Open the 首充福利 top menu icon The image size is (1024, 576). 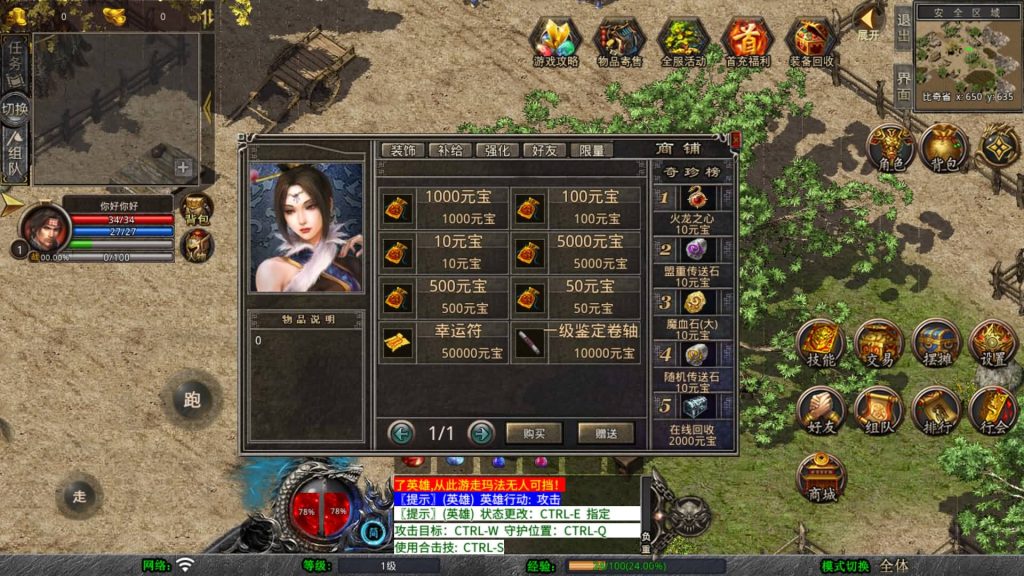(x=746, y=42)
